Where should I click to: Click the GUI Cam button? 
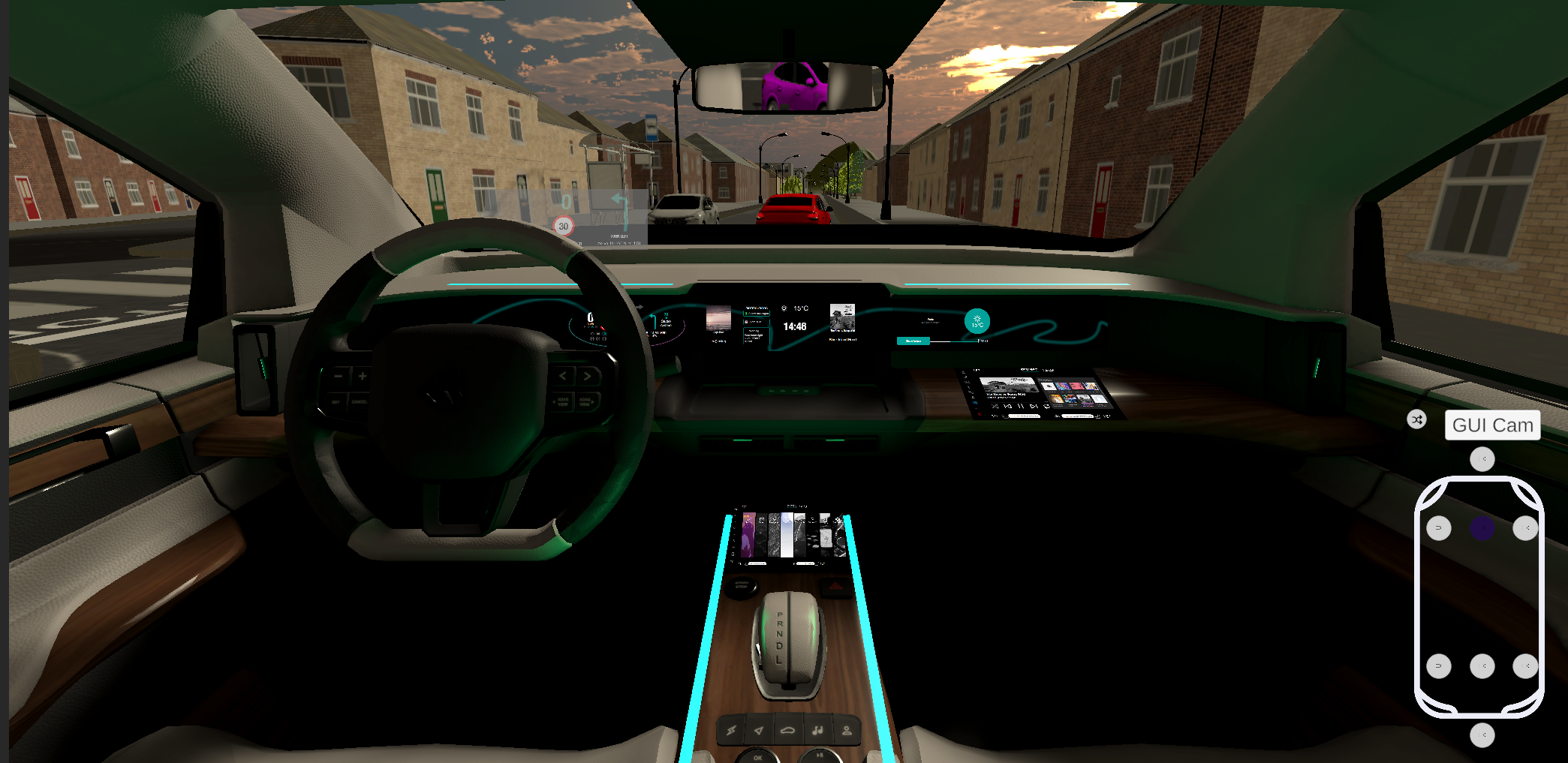pos(1492,425)
